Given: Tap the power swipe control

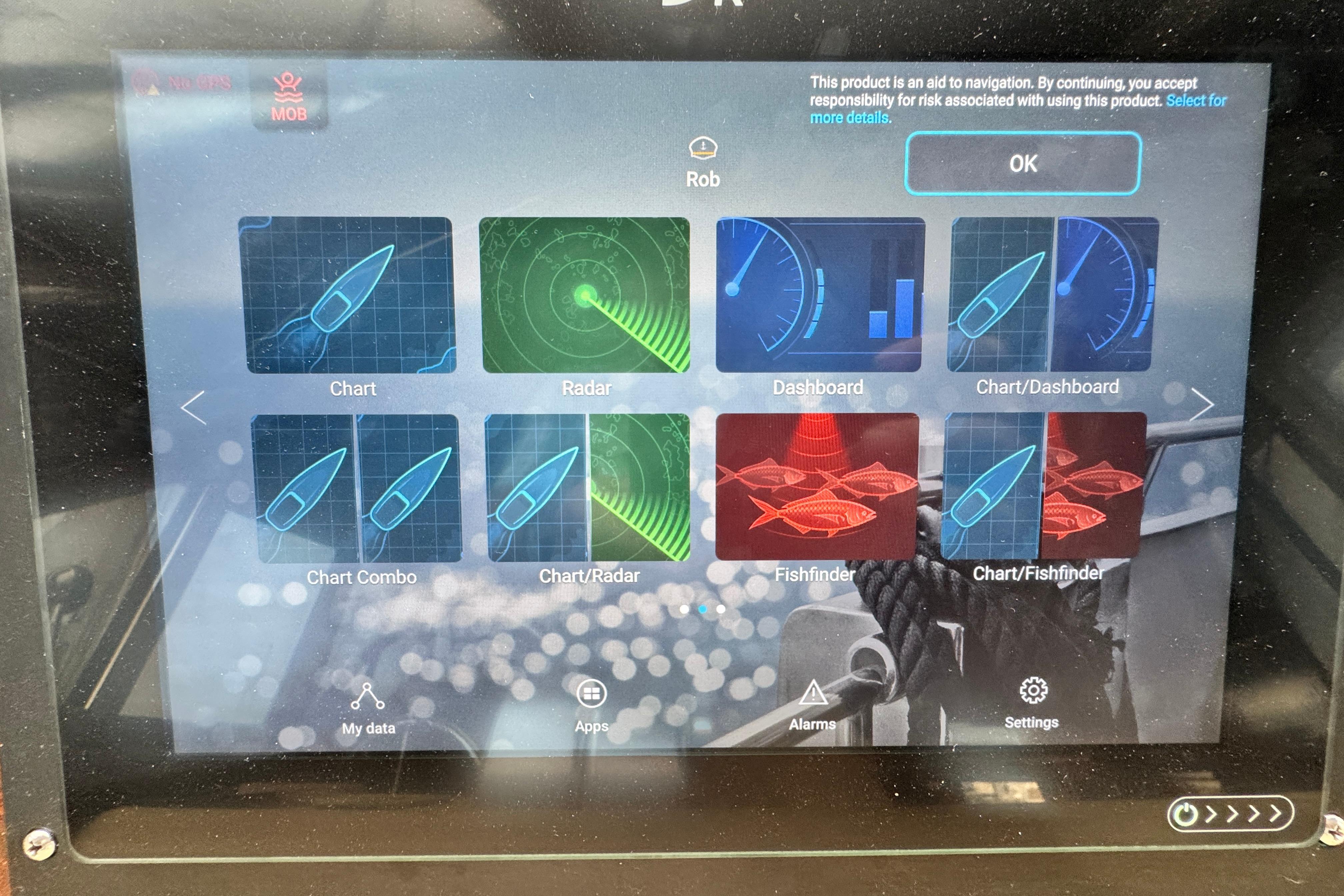Looking at the screenshot, I should click(x=1230, y=814).
